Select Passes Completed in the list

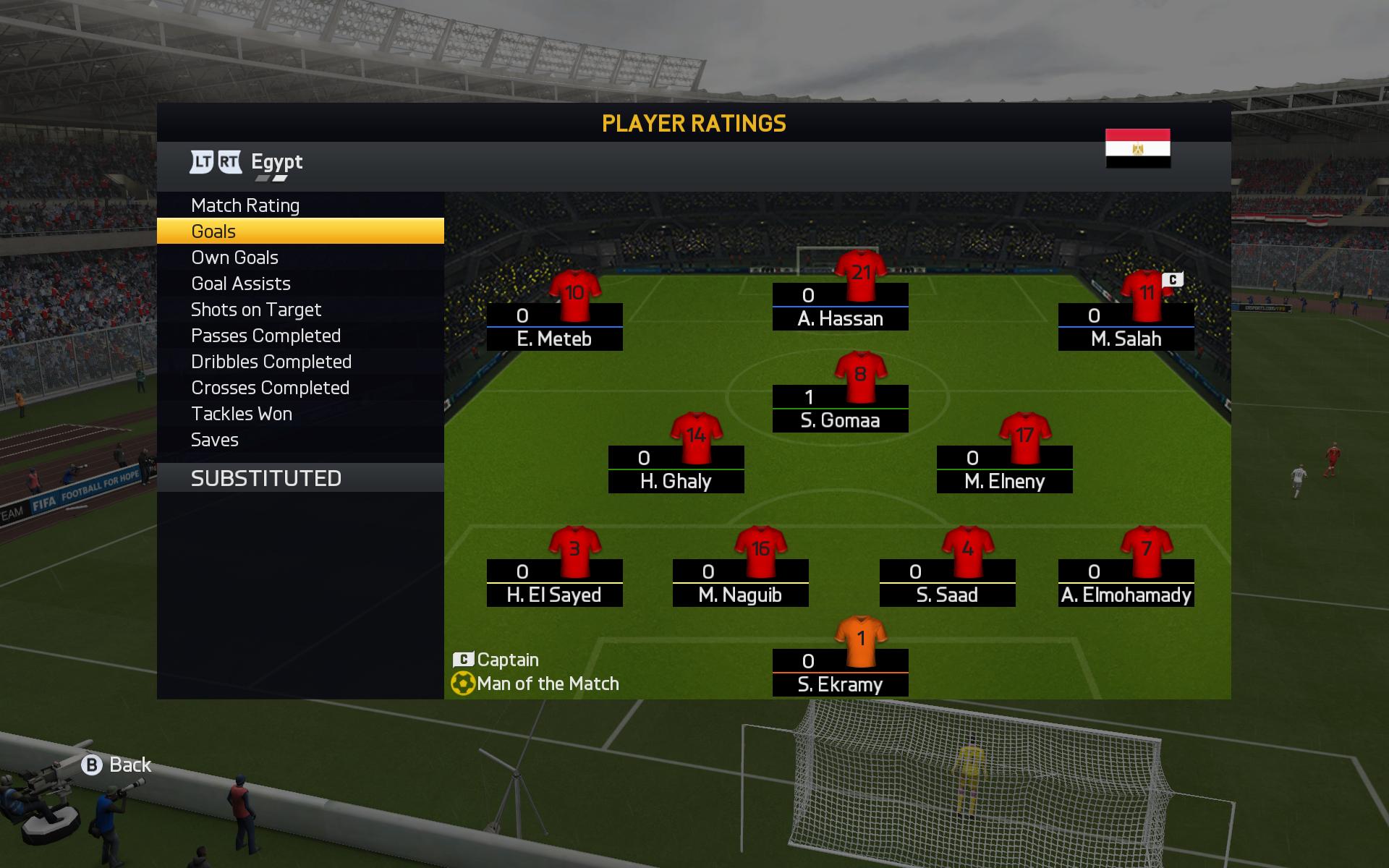[266, 336]
